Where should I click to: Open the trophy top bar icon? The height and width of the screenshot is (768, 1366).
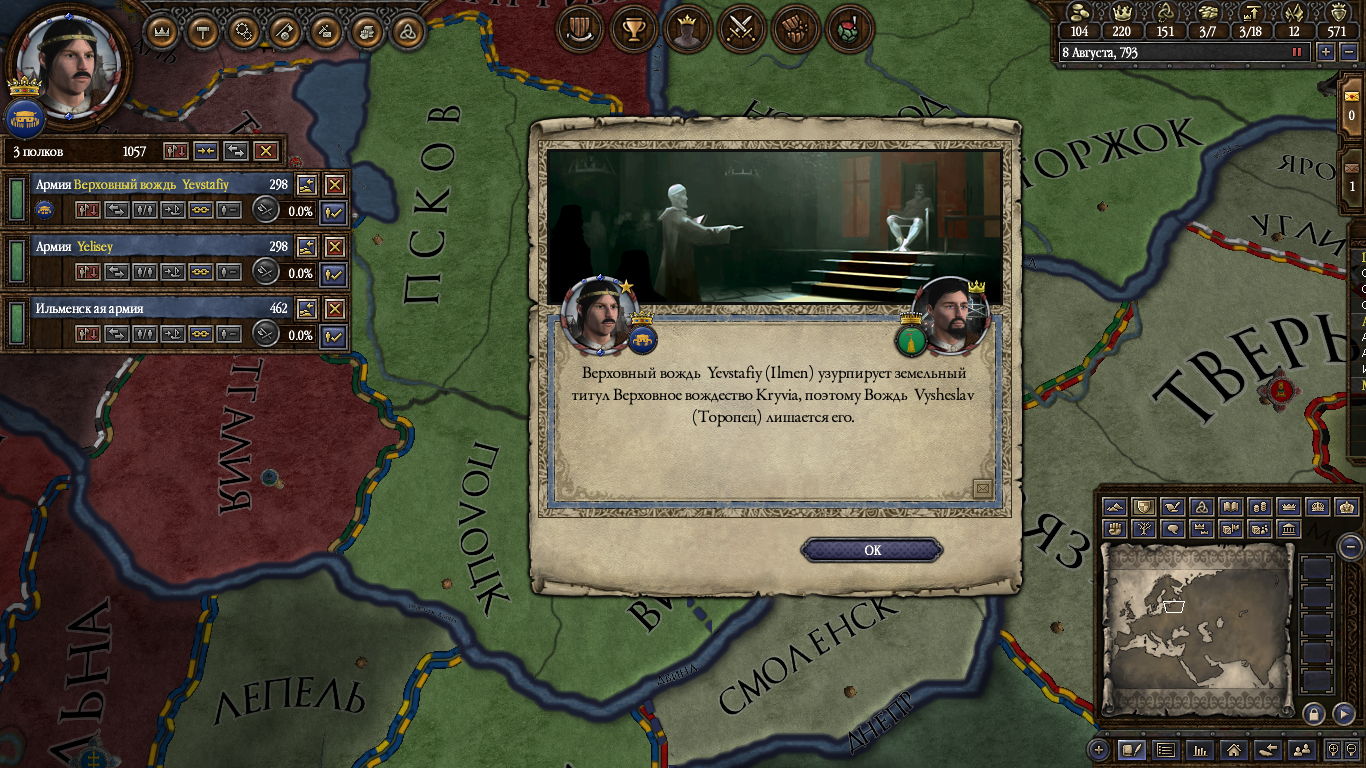click(x=633, y=29)
